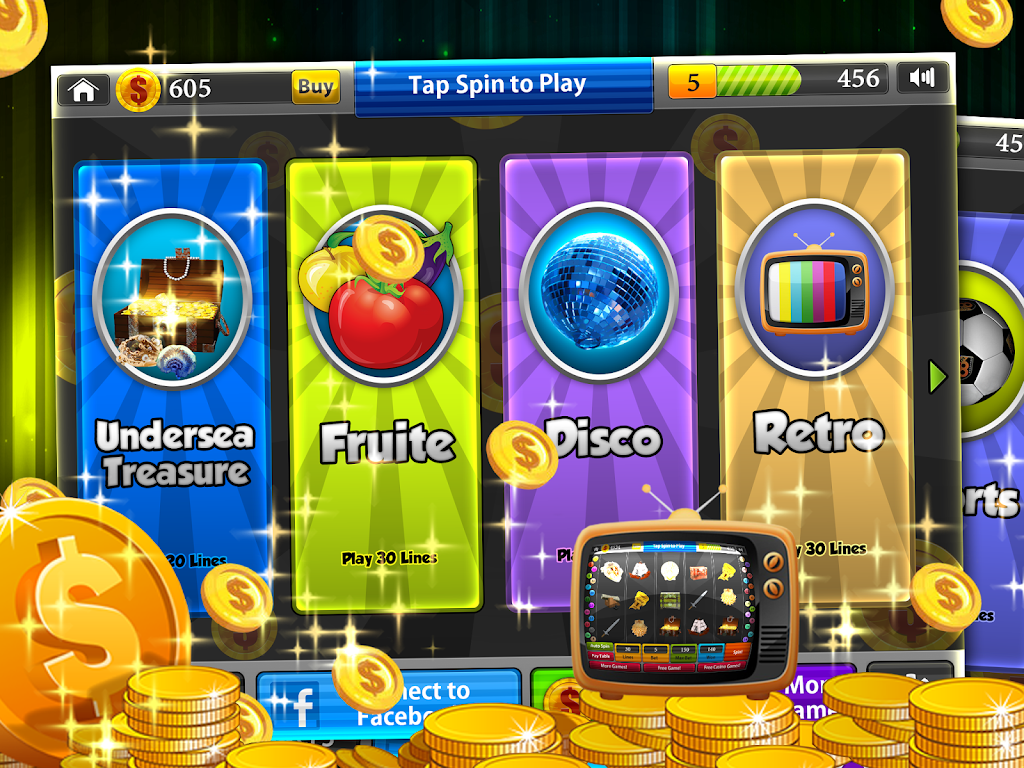Show more themes with the green arrow

pos(937,376)
